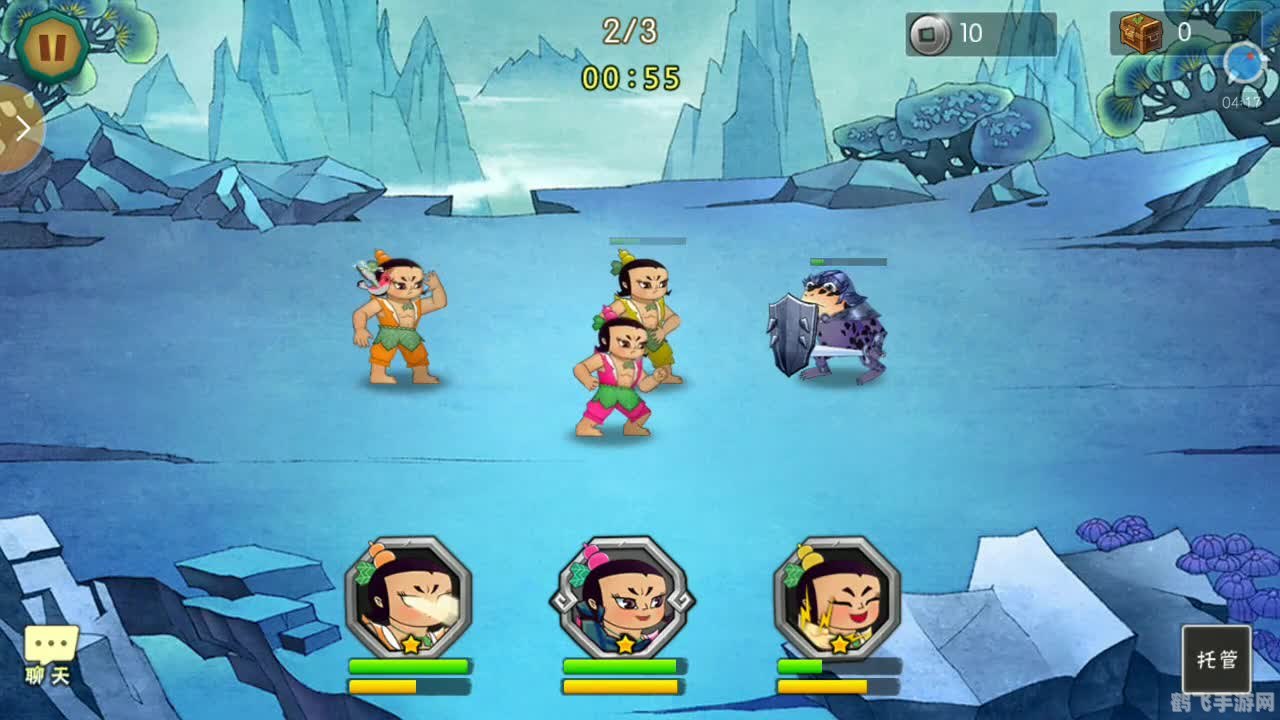1280x720 pixels.
Task: Open the 聊天 chat bubble
Action: click(x=50, y=655)
